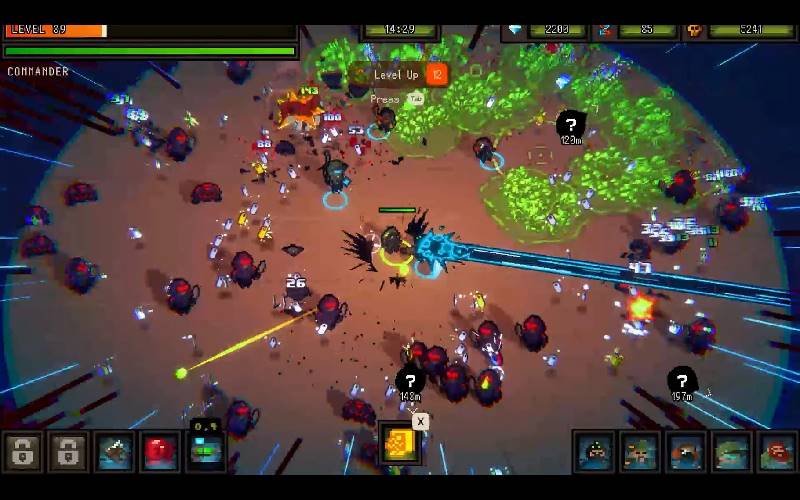
Task: Activate the red orb ability
Action: 161,452
